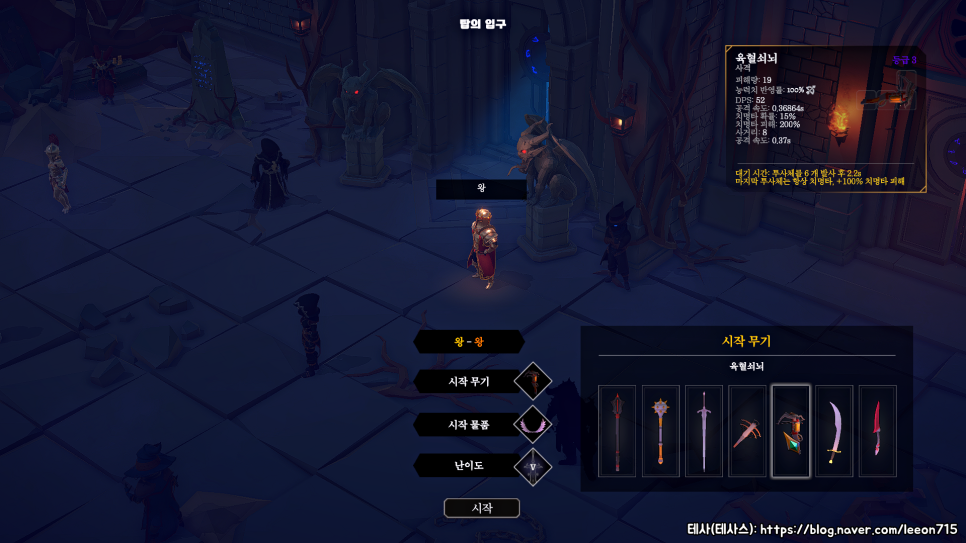Select the highlighted 육혈쇠뇌 crossbow slot
Viewport: 966px width, 543px height.
791,431
